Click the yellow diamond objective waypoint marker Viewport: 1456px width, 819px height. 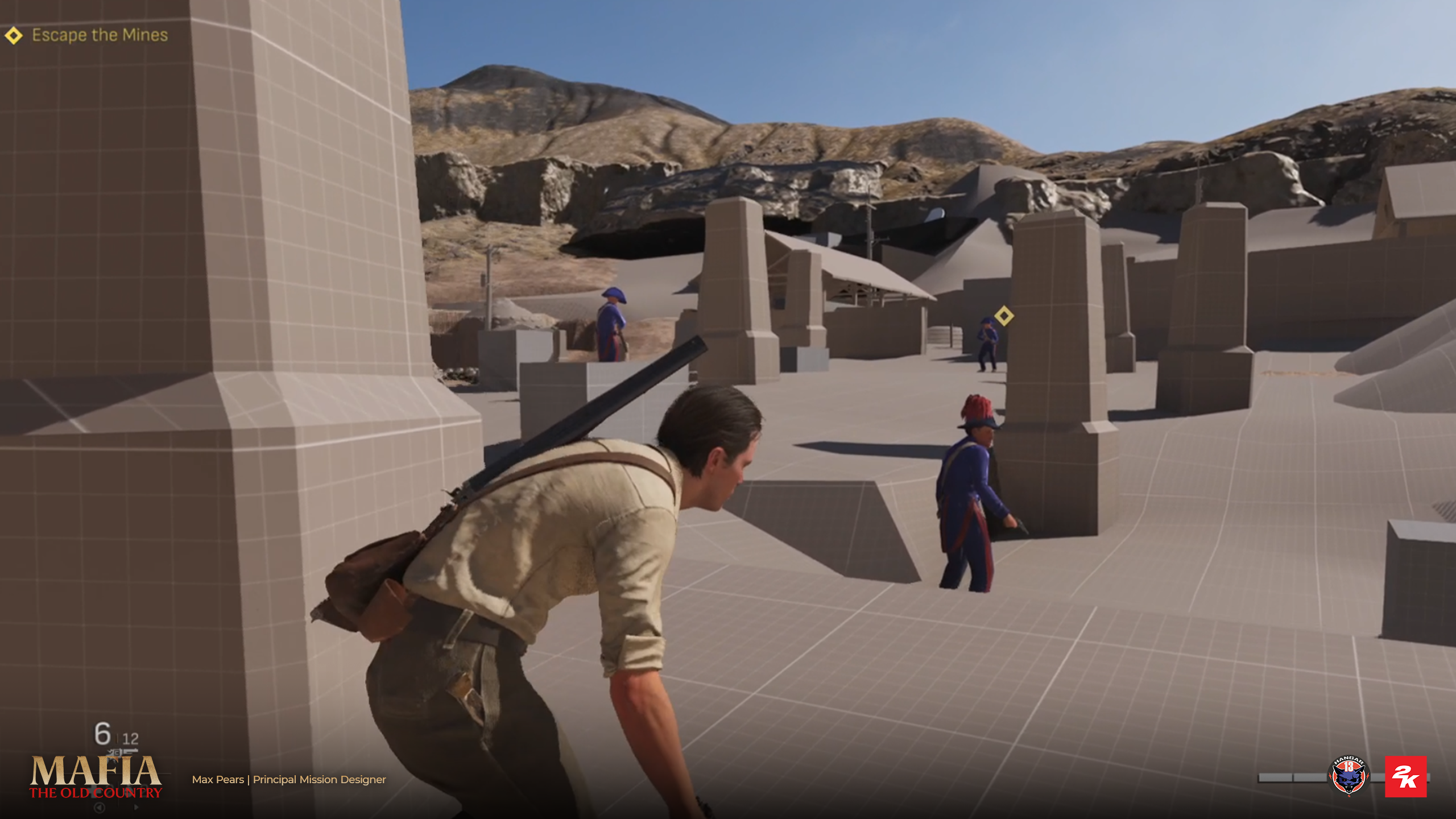(x=1004, y=316)
